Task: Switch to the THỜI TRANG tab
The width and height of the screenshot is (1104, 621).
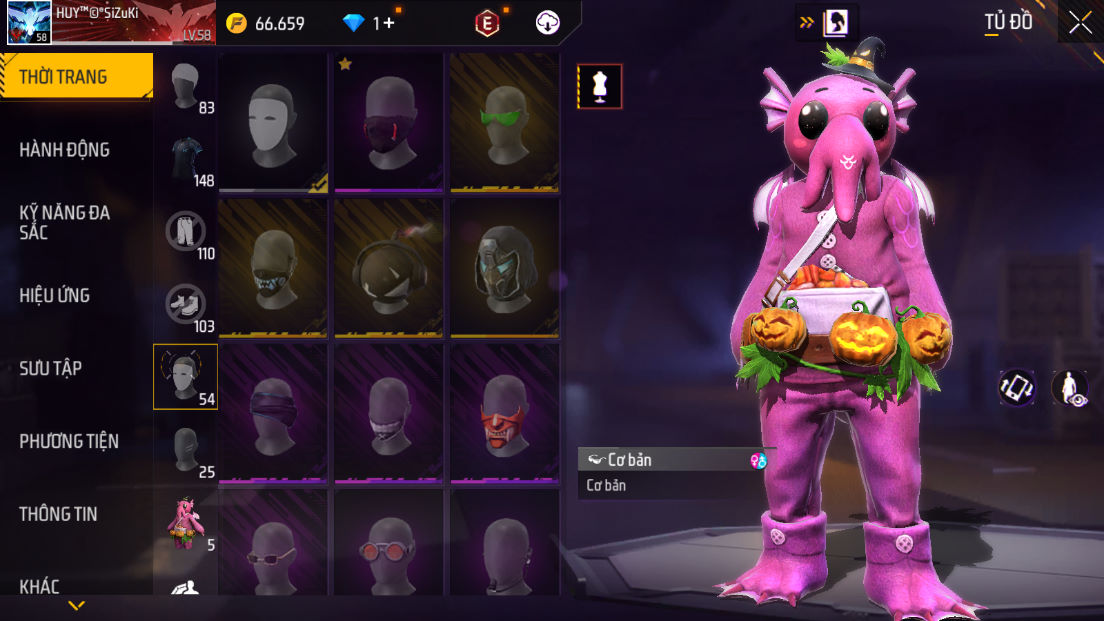Action: [x=75, y=77]
